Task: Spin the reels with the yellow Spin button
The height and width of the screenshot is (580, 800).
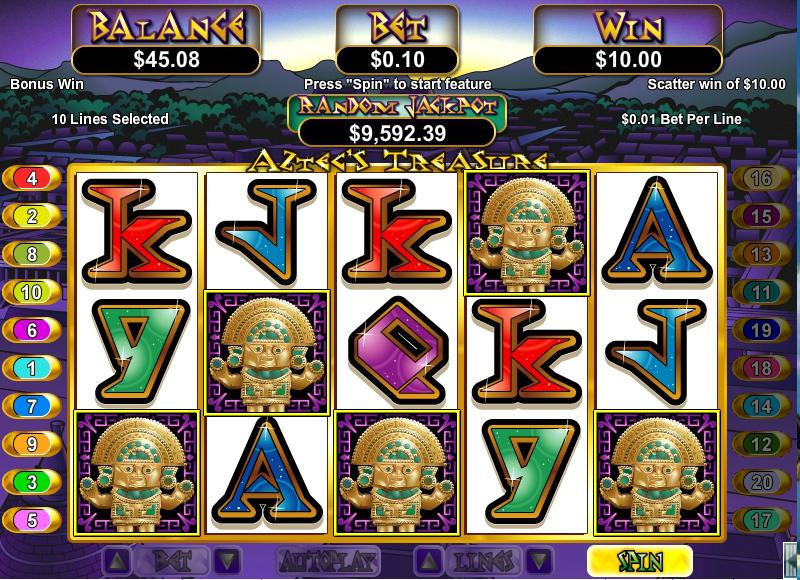Action: point(639,560)
